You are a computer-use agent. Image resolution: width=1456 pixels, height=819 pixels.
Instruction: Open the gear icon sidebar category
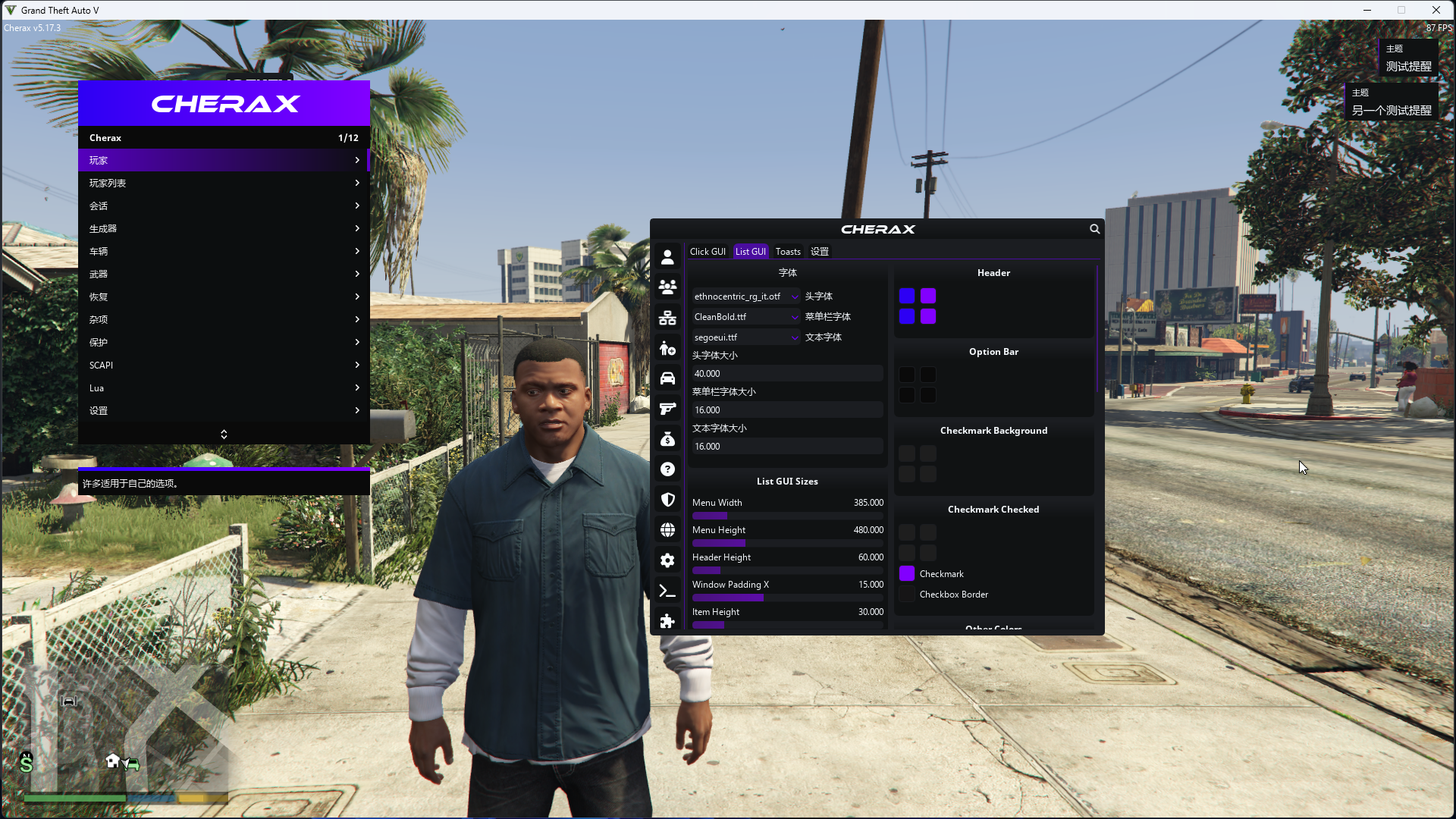[x=667, y=560]
